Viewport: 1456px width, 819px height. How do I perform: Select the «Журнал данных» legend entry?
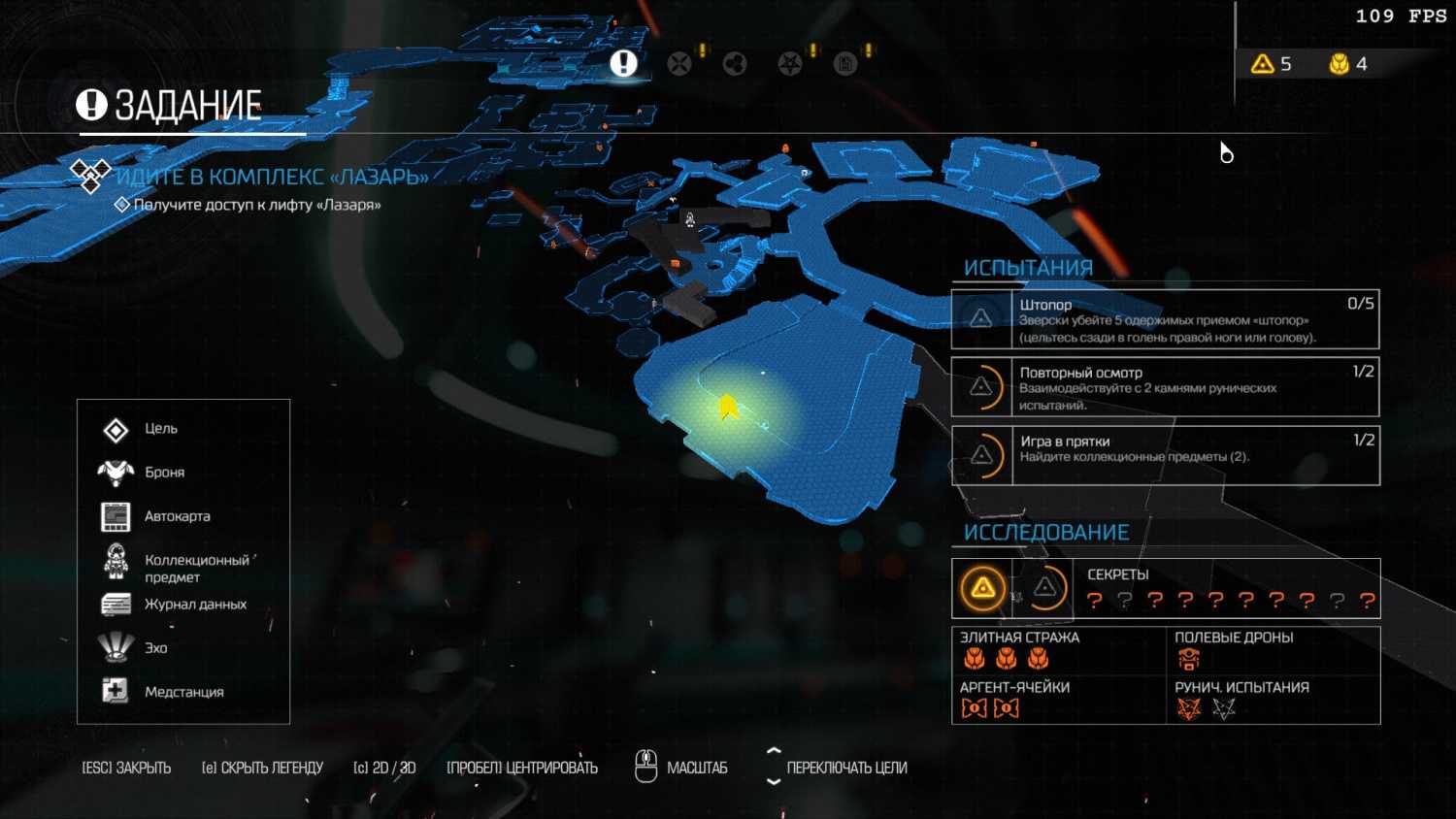[x=194, y=605]
